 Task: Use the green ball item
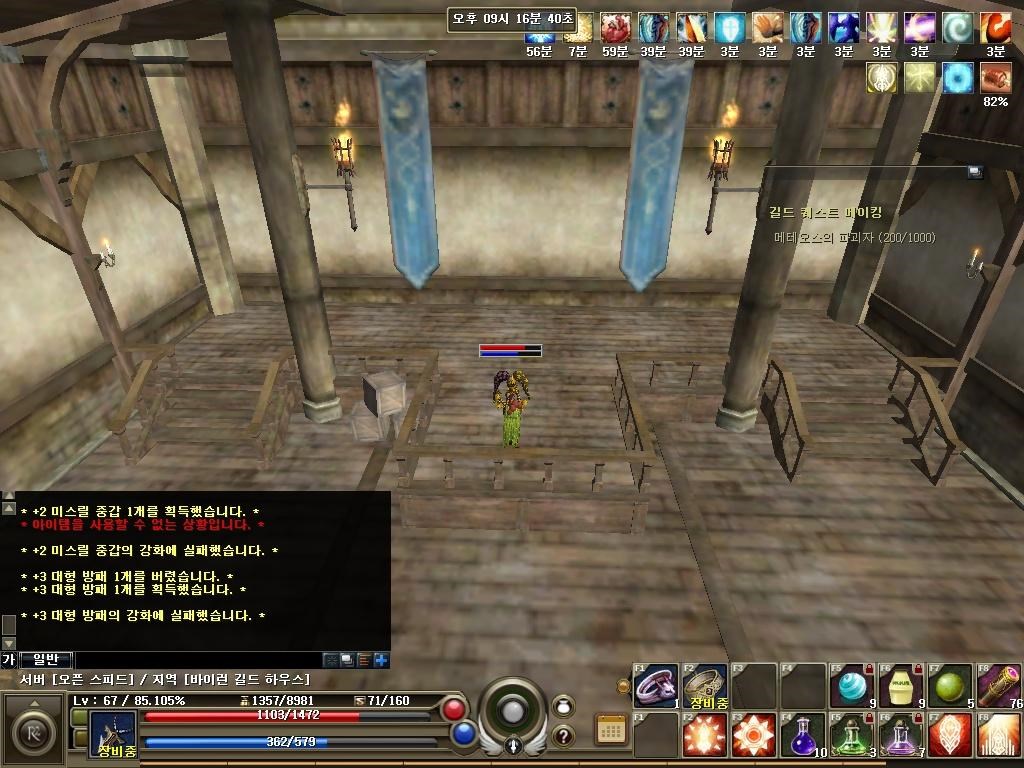950,685
